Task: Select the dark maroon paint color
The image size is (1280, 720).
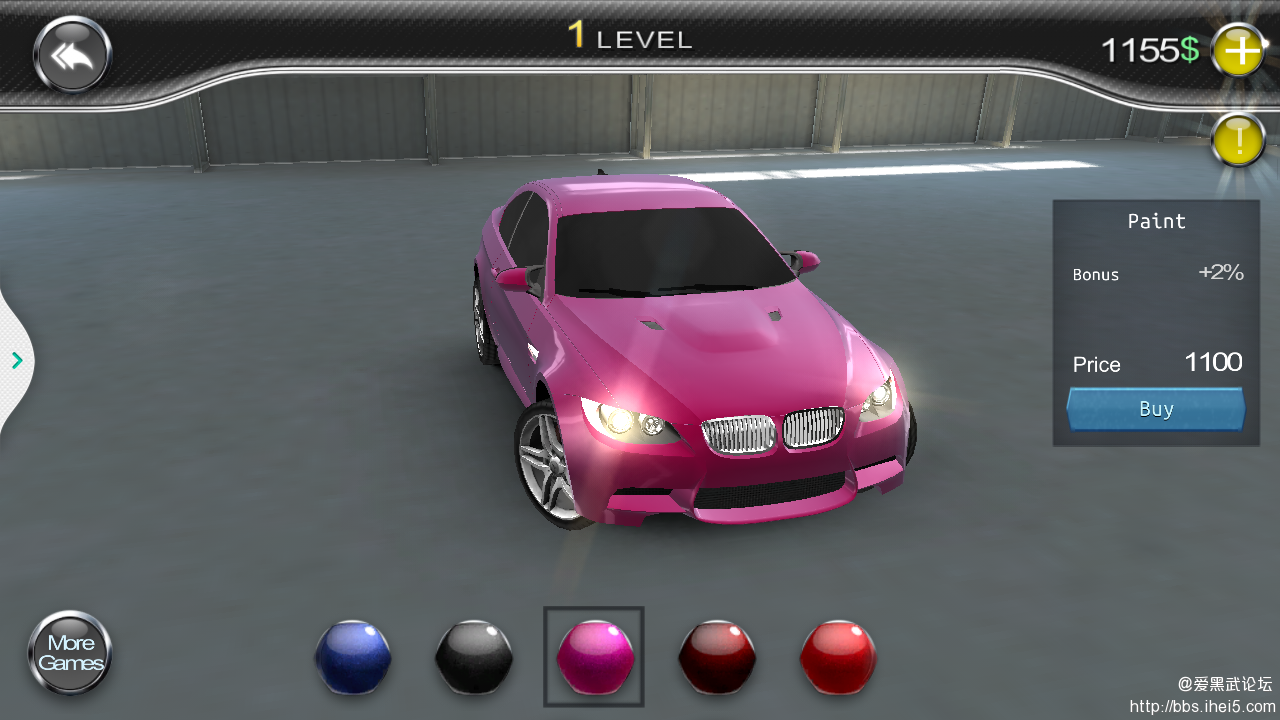Action: (x=717, y=657)
